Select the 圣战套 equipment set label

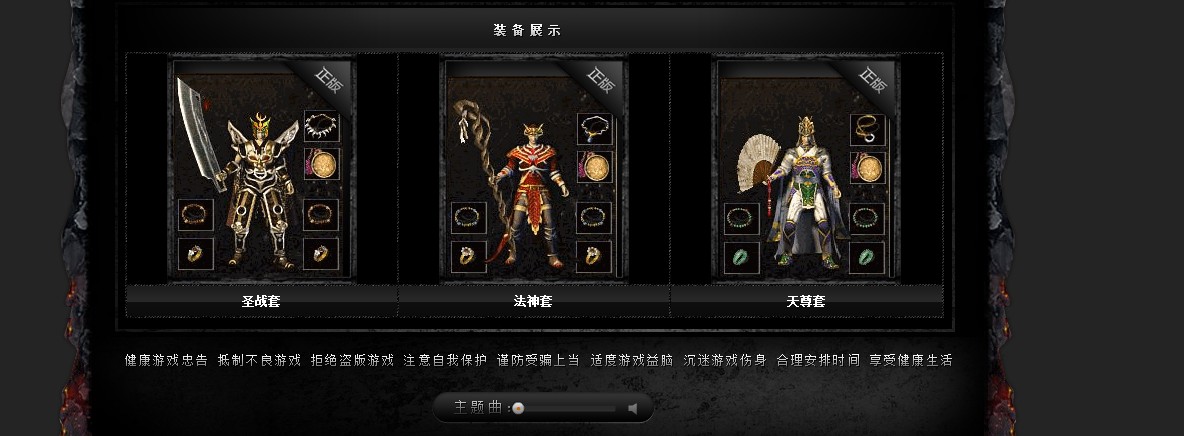[x=261, y=301]
